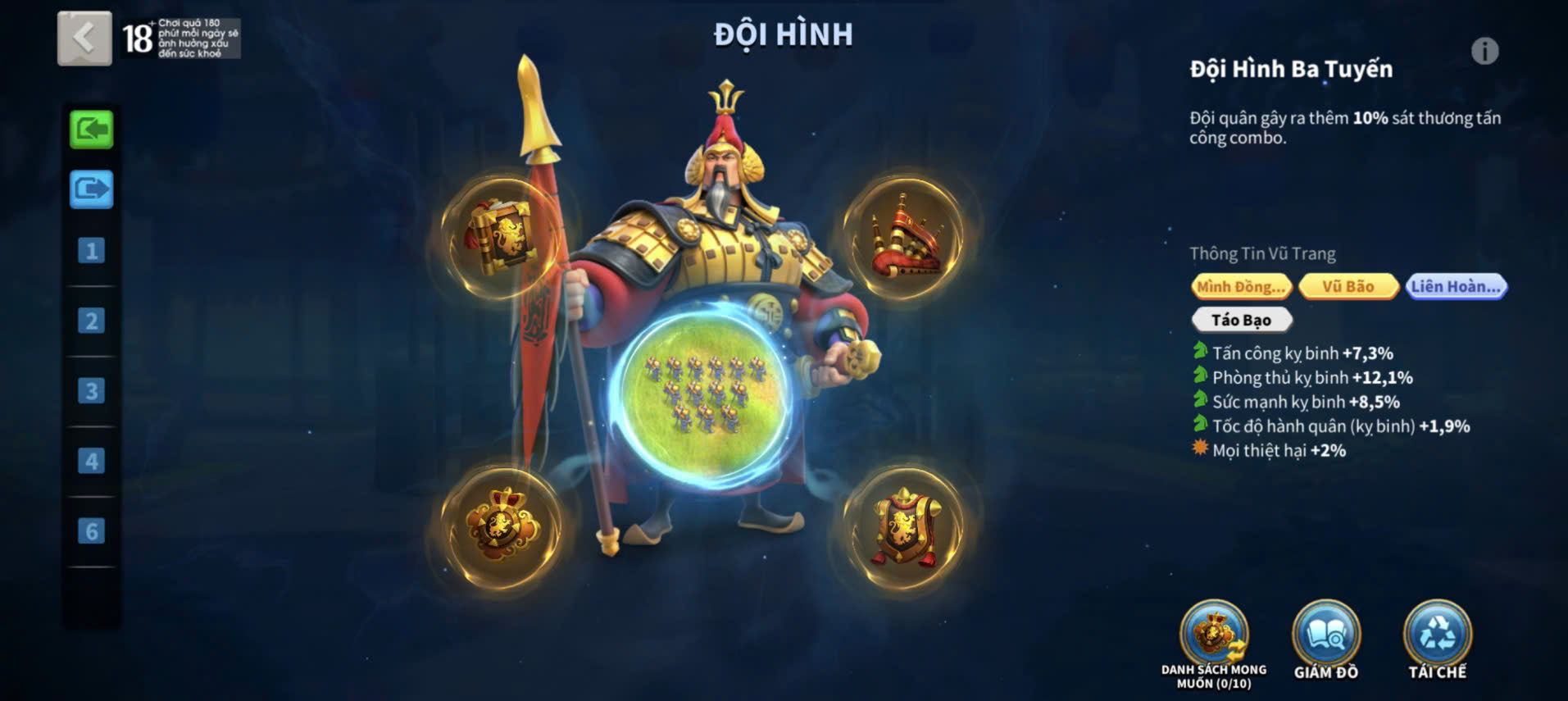Click the Vũ Bão armament tag
The height and width of the screenshot is (701, 1568).
[1348, 286]
